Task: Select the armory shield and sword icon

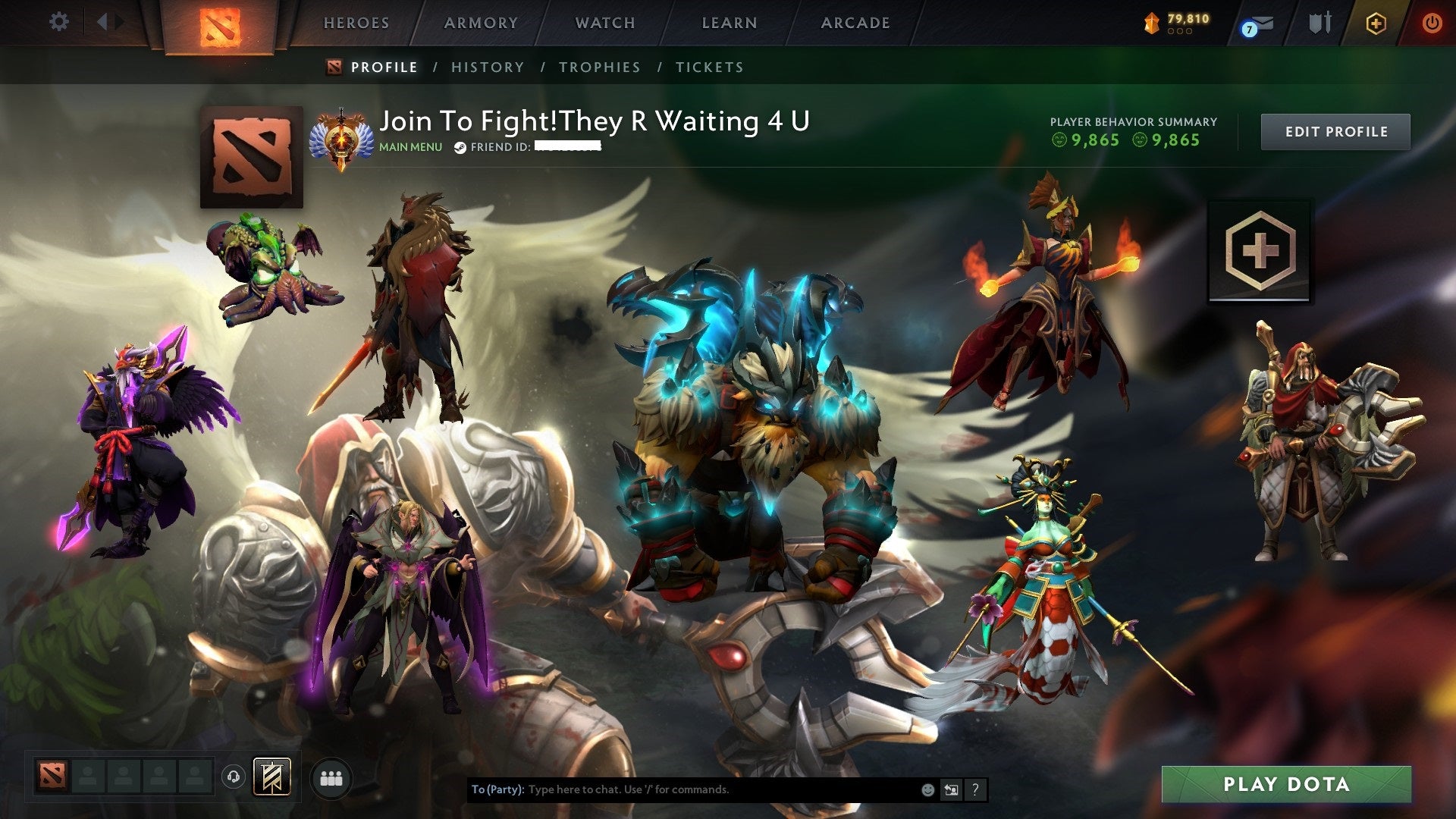Action: 1319,23
